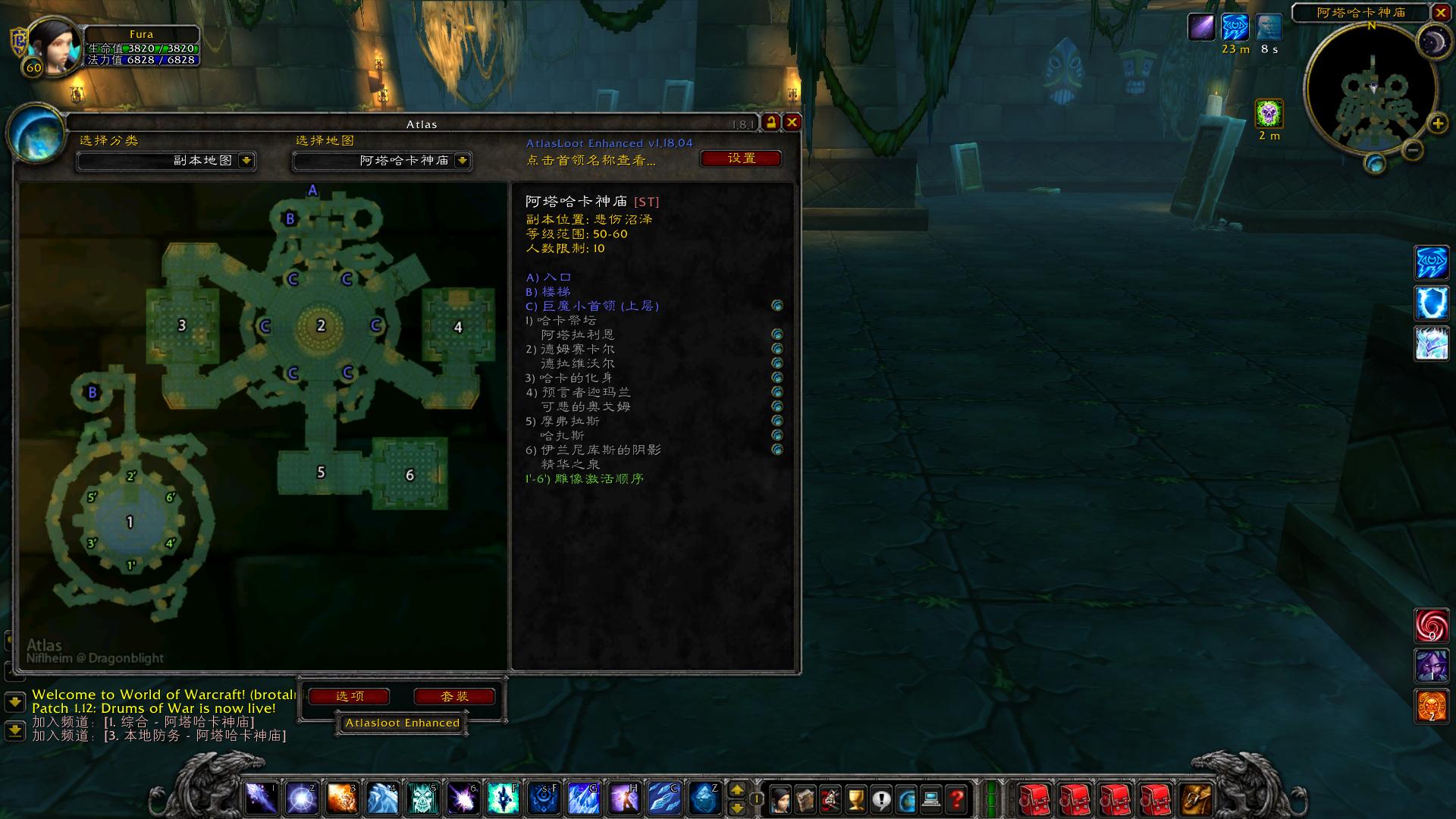The image size is (1456, 819).
Task: Open the red question mark help button
Action: pos(957,799)
